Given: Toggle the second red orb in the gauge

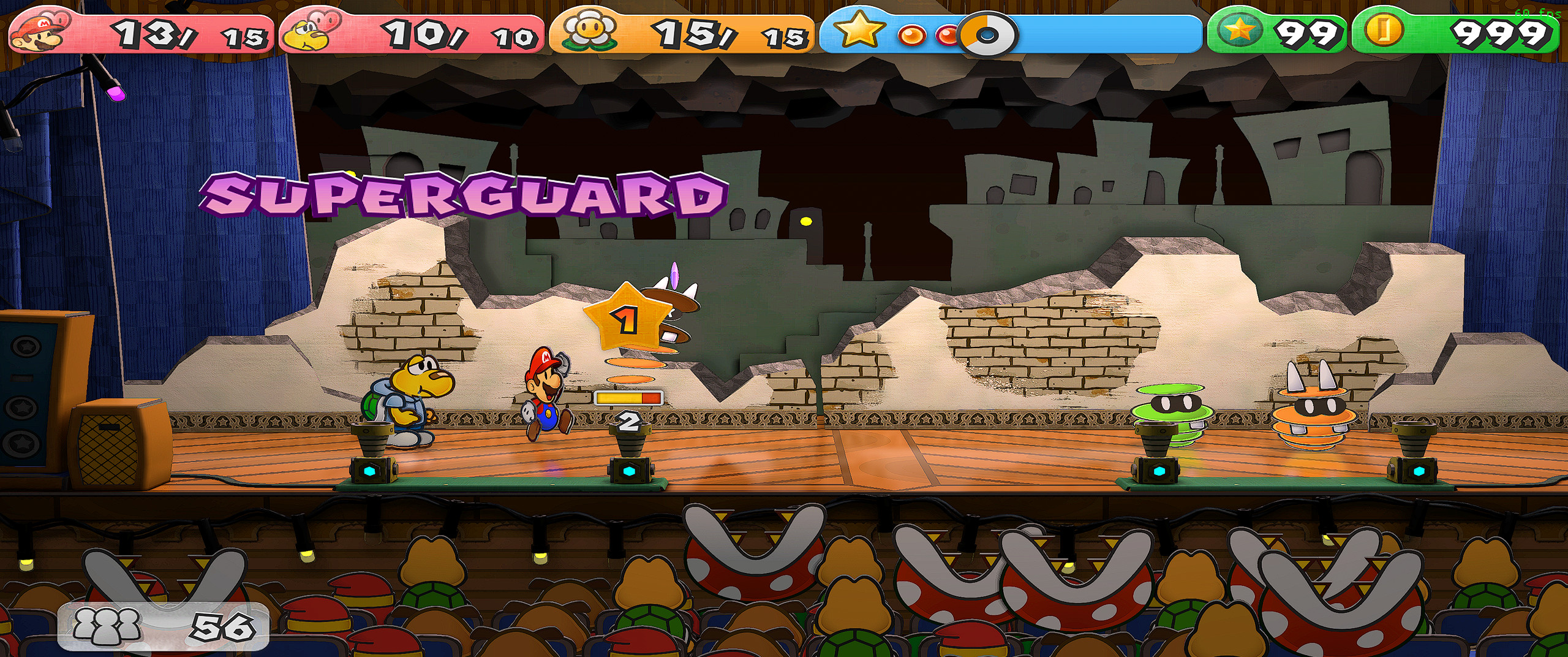Looking at the screenshot, I should coord(946,34).
